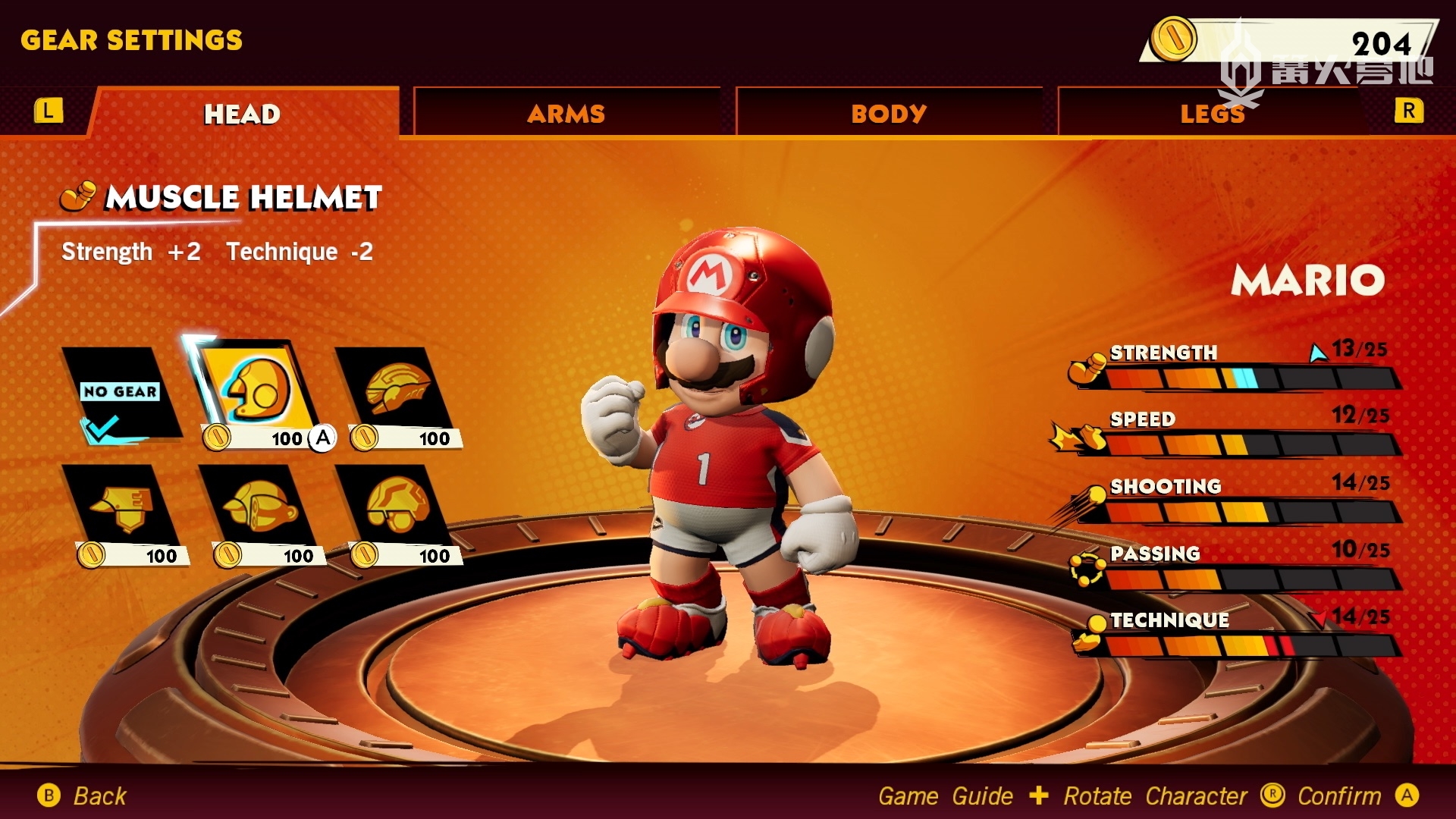Choose the helmet with side cannon barrels
This screenshot has height=819, width=1456.
259,507
